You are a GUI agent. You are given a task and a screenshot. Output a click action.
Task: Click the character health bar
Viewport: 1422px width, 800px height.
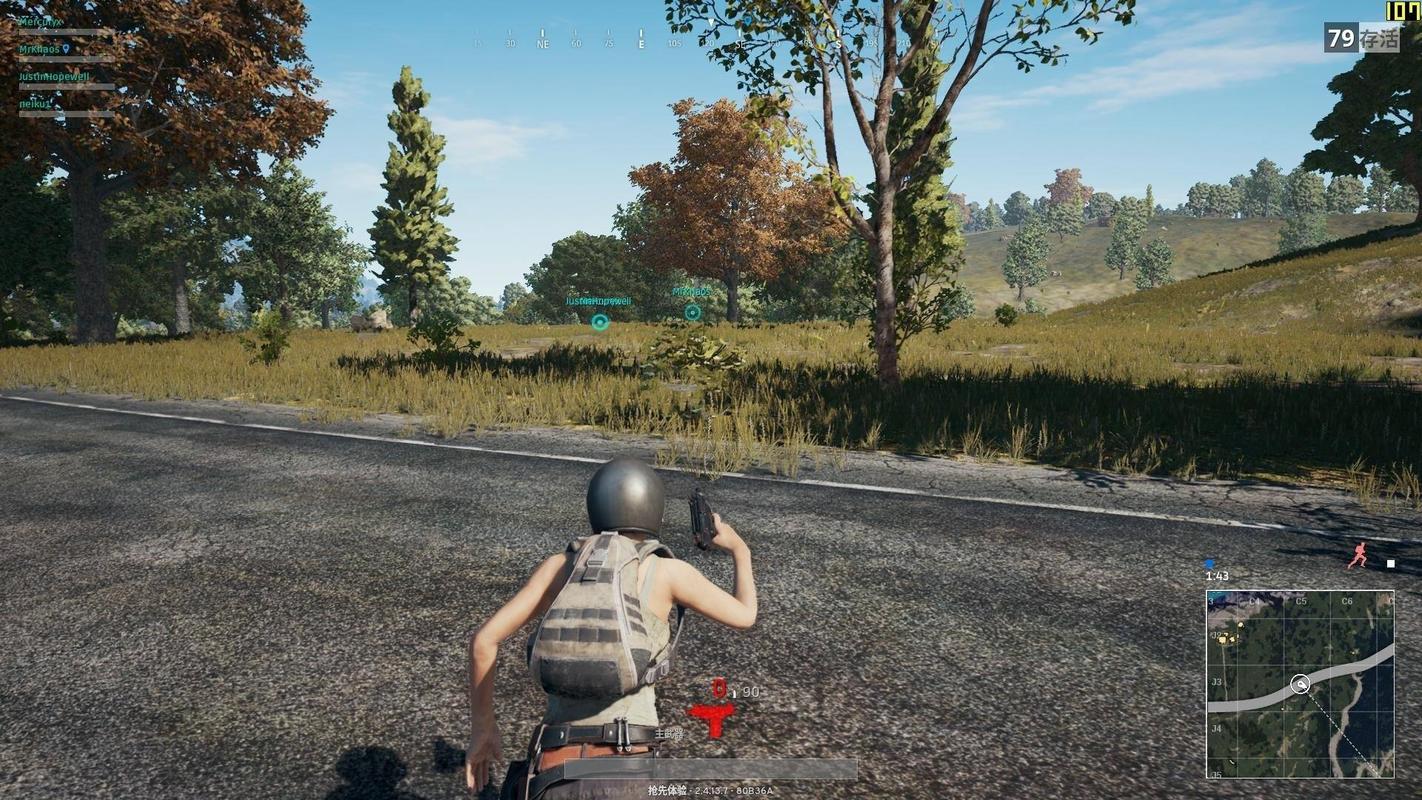click(x=710, y=768)
